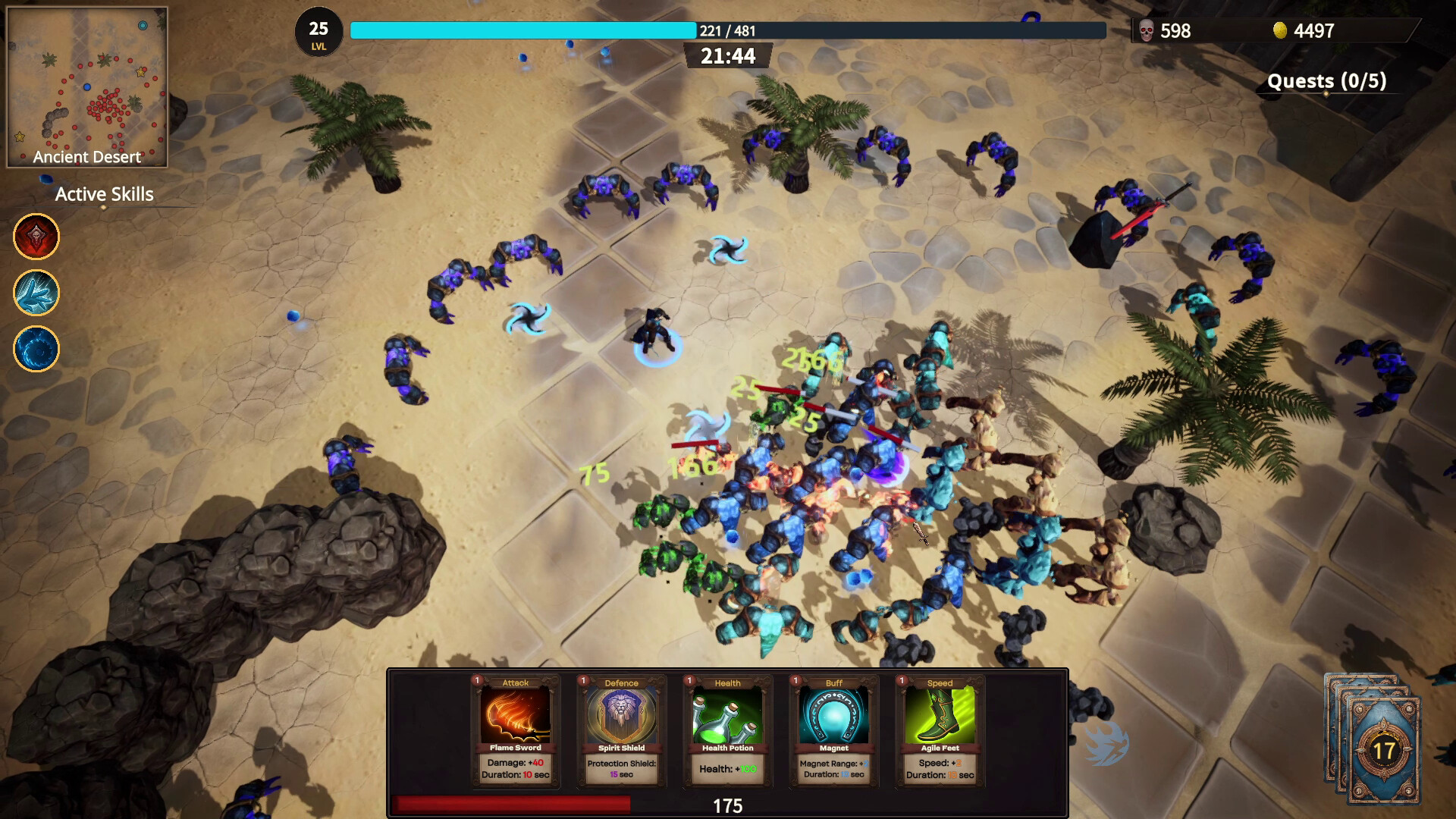
Task: Use the Health Potion card
Action: coord(728,730)
